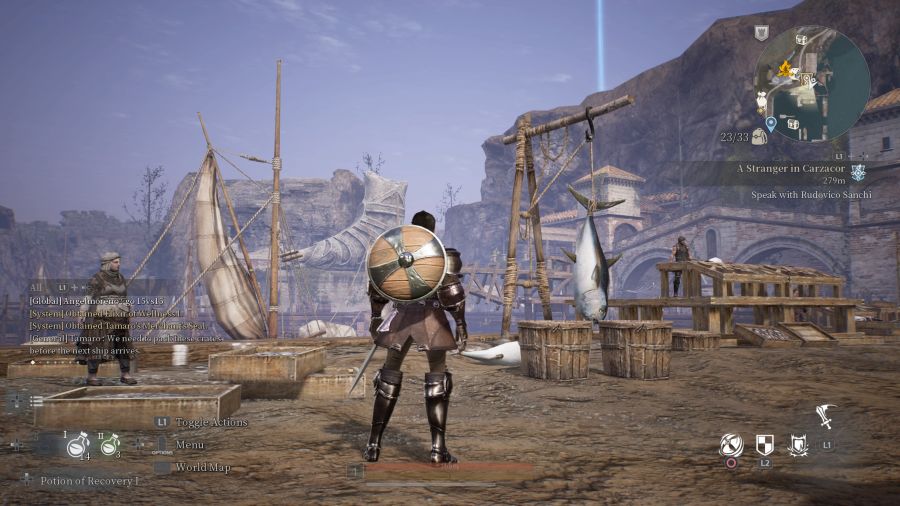
Task: Activate the round shield strike skill
Action: coord(731,445)
